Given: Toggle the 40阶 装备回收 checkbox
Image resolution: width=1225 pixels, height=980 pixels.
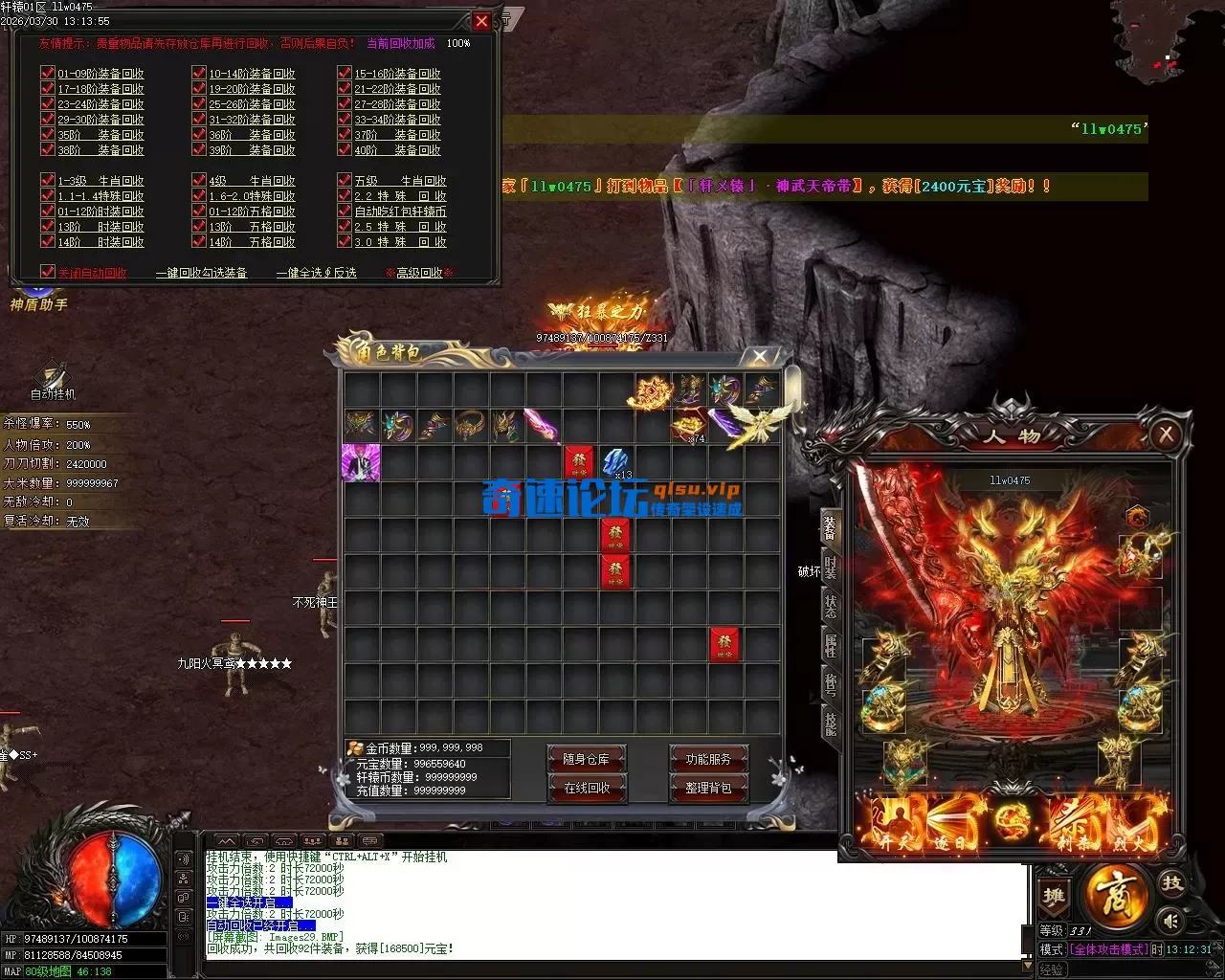Looking at the screenshot, I should pyautogui.click(x=345, y=149).
